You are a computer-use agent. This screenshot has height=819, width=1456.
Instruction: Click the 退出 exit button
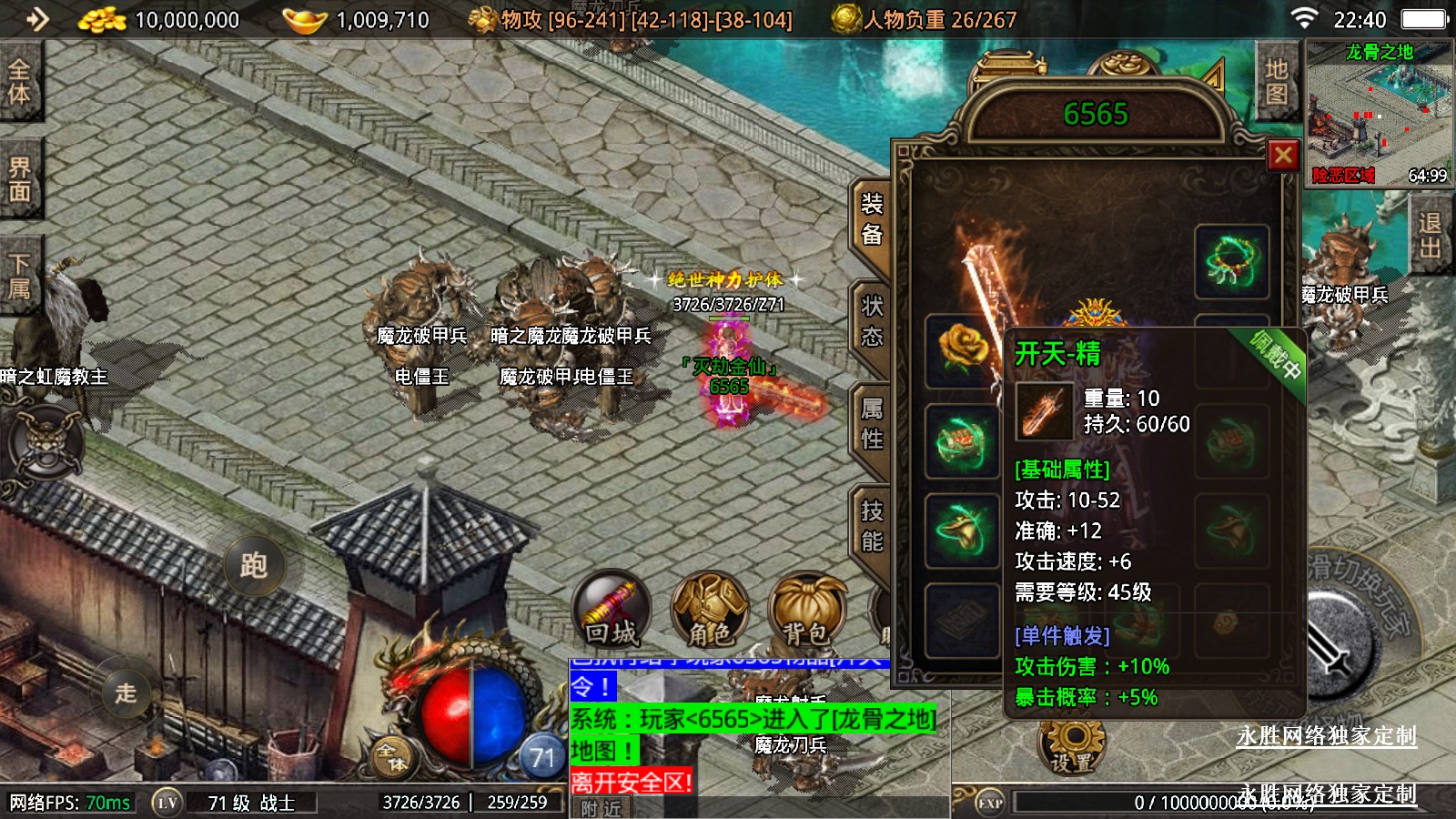tap(1430, 236)
